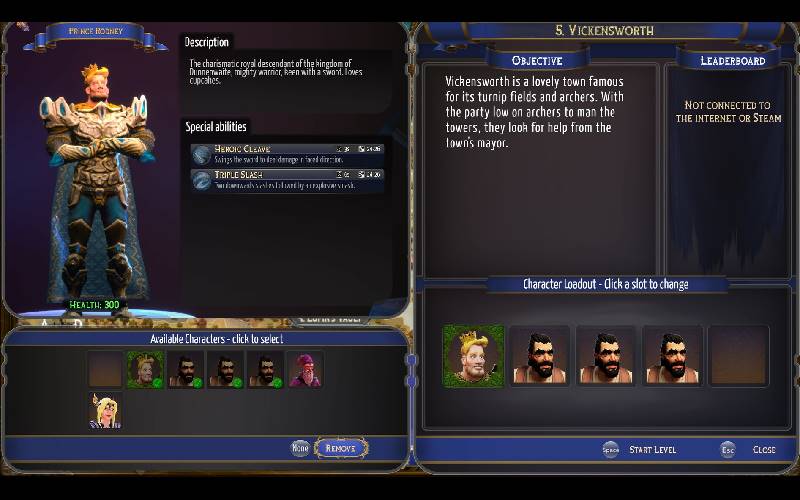Choose the blonde winged-helmet heroine portrait

[104, 410]
